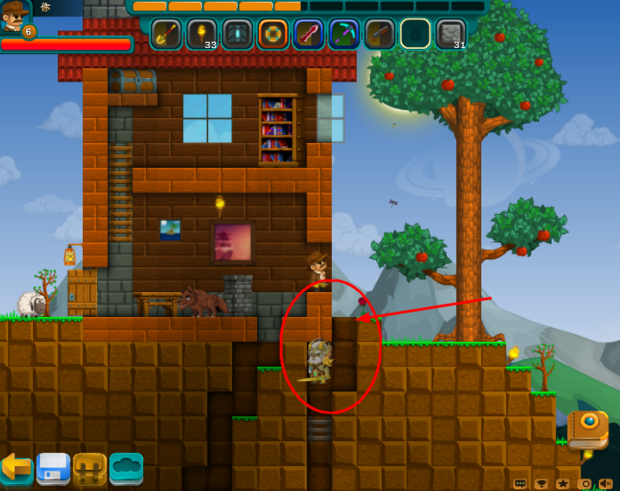Select the torch stack in the hotbar
The width and height of the screenshot is (620, 491).
click(202, 34)
